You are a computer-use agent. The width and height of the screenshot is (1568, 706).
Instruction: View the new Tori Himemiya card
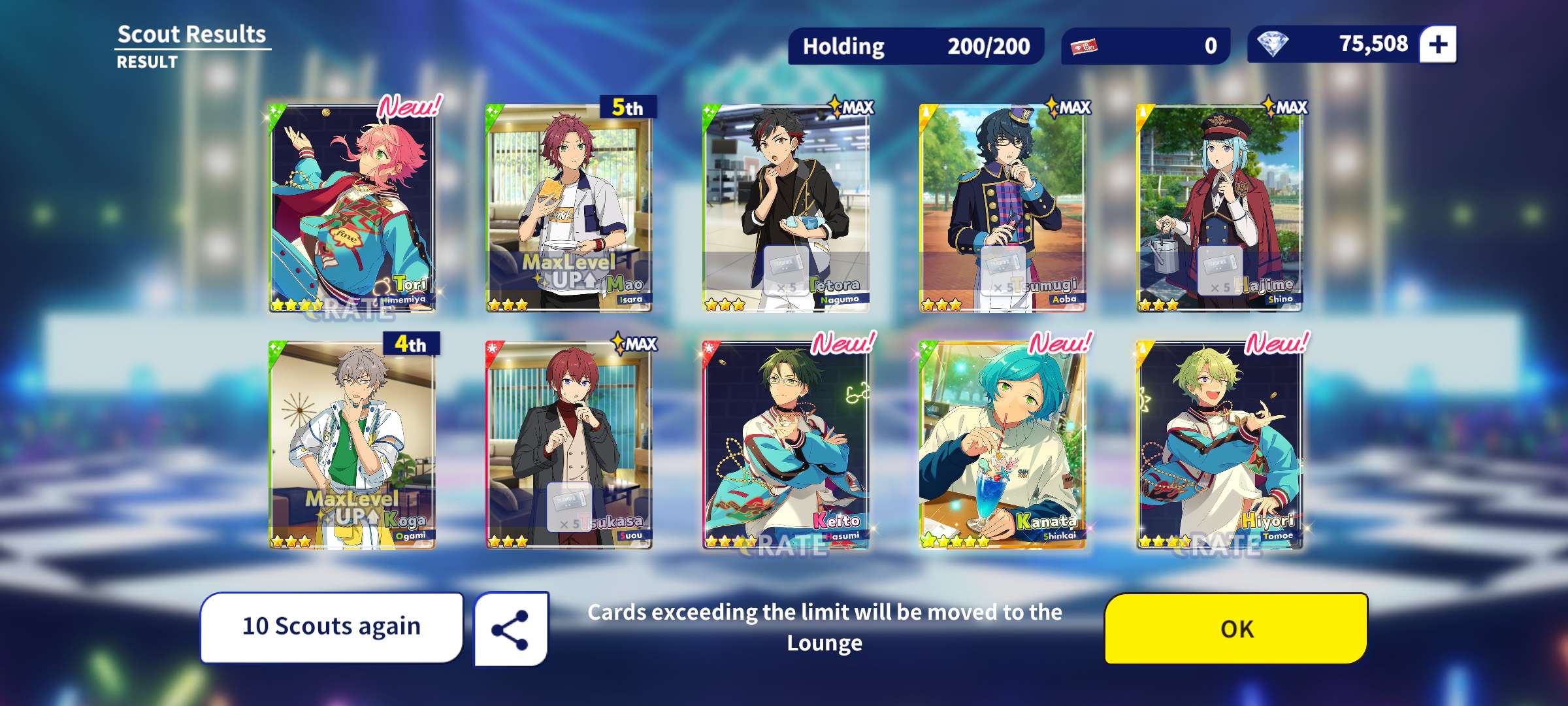(352, 208)
